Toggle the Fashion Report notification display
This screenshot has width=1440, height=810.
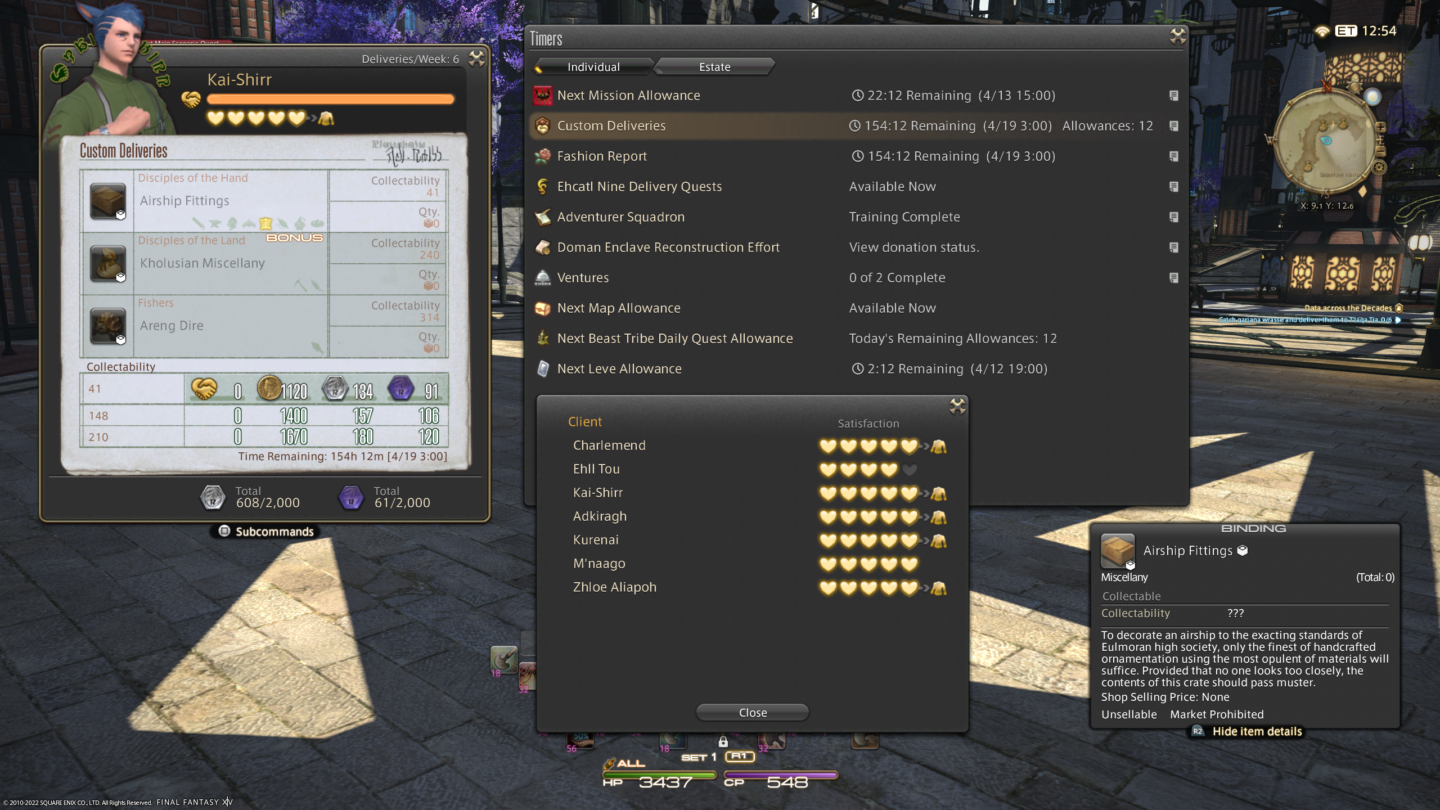point(1174,156)
